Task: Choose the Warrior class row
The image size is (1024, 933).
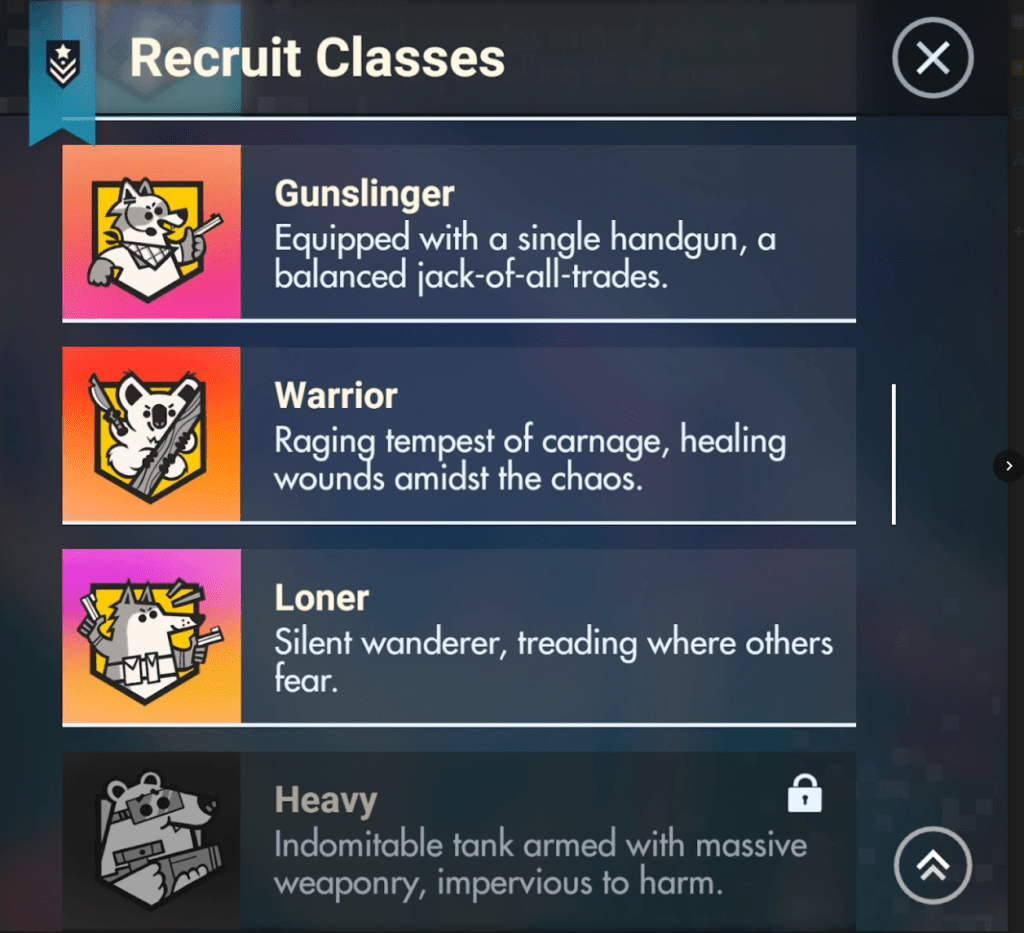Action: pyautogui.click(x=547, y=435)
